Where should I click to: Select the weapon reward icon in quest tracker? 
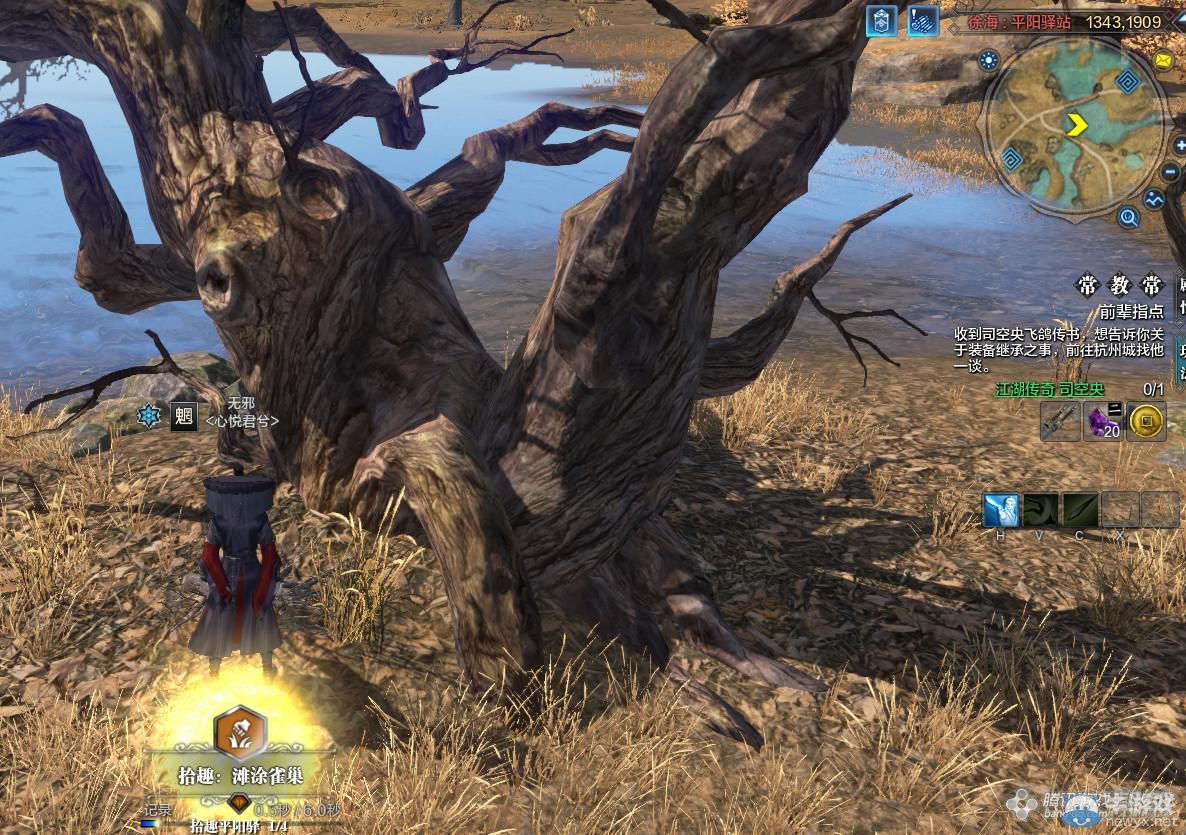coord(1059,422)
